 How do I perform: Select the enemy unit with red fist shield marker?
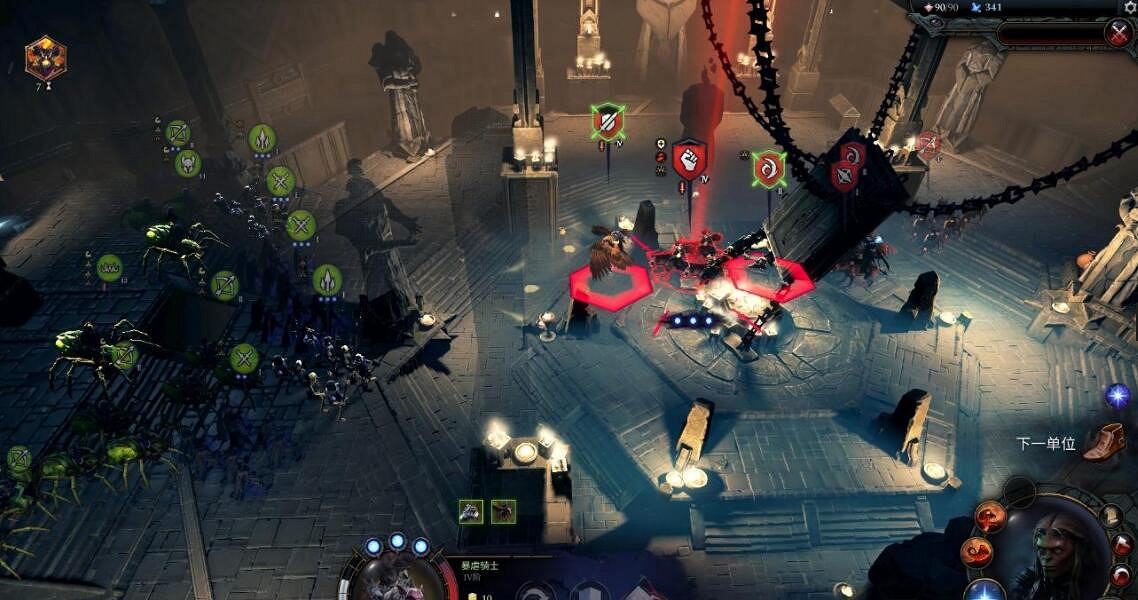pos(689,160)
